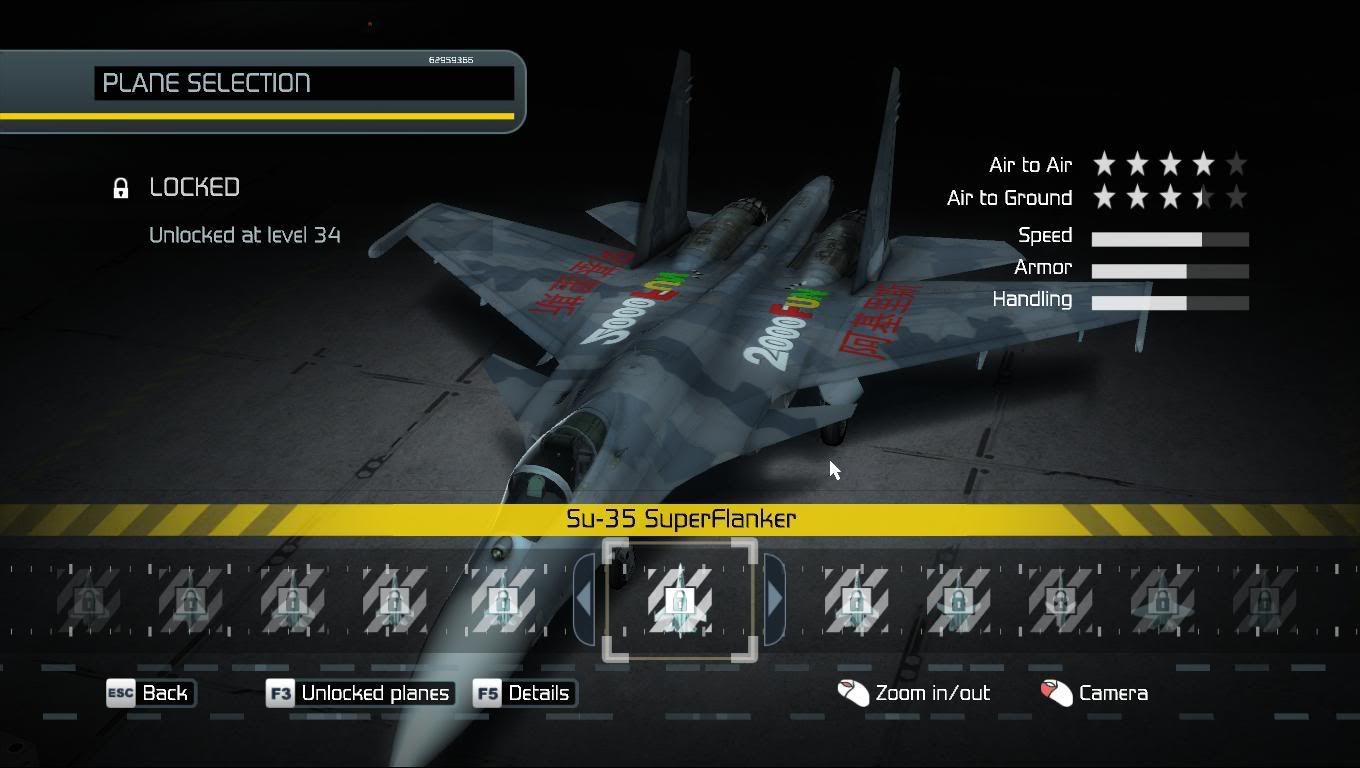Open the plane Details view
The width and height of the screenshot is (1360, 768).
(x=525, y=693)
